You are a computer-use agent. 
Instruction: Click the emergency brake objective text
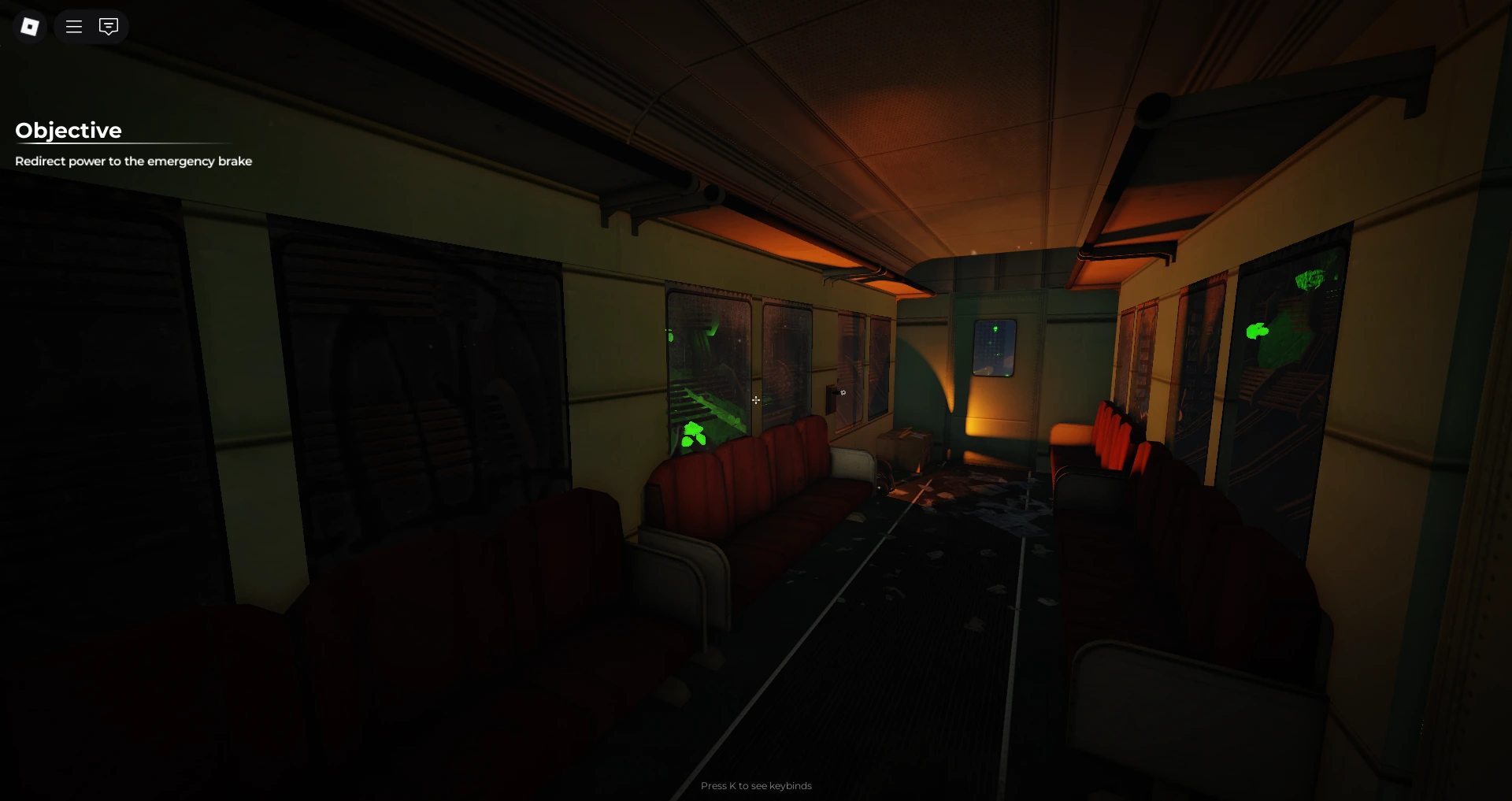(133, 161)
